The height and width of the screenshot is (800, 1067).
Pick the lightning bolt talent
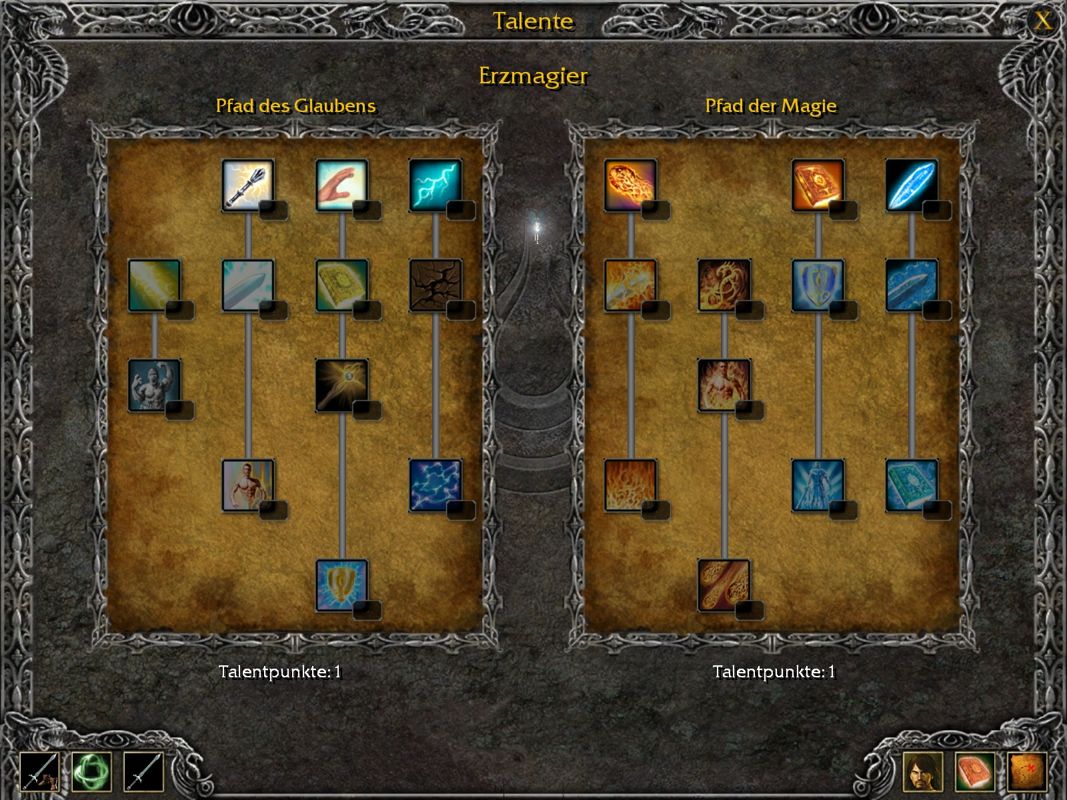435,185
